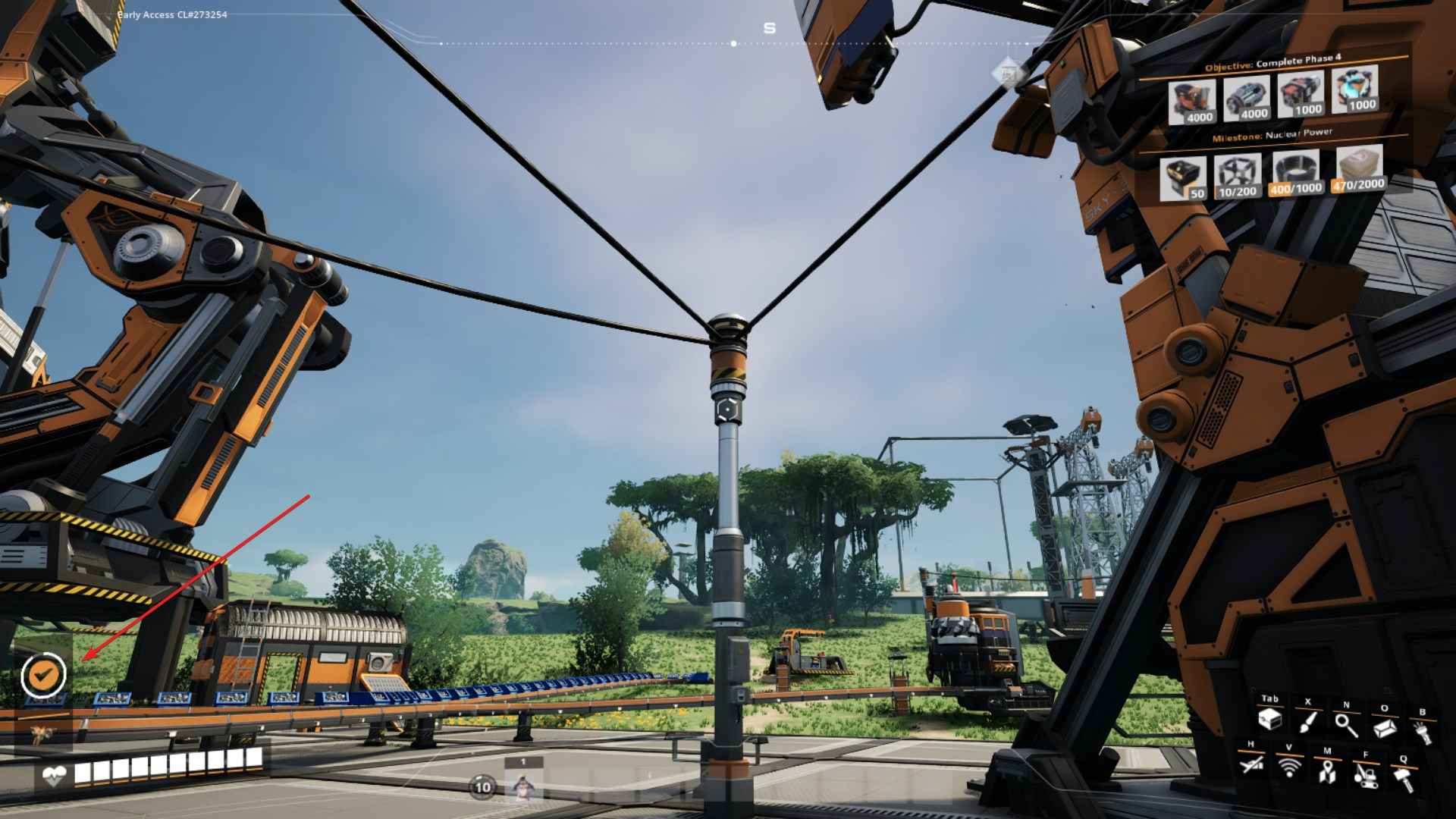Select the paintbrush customizer icon (X)
The height and width of the screenshot is (819, 1456).
(1307, 723)
